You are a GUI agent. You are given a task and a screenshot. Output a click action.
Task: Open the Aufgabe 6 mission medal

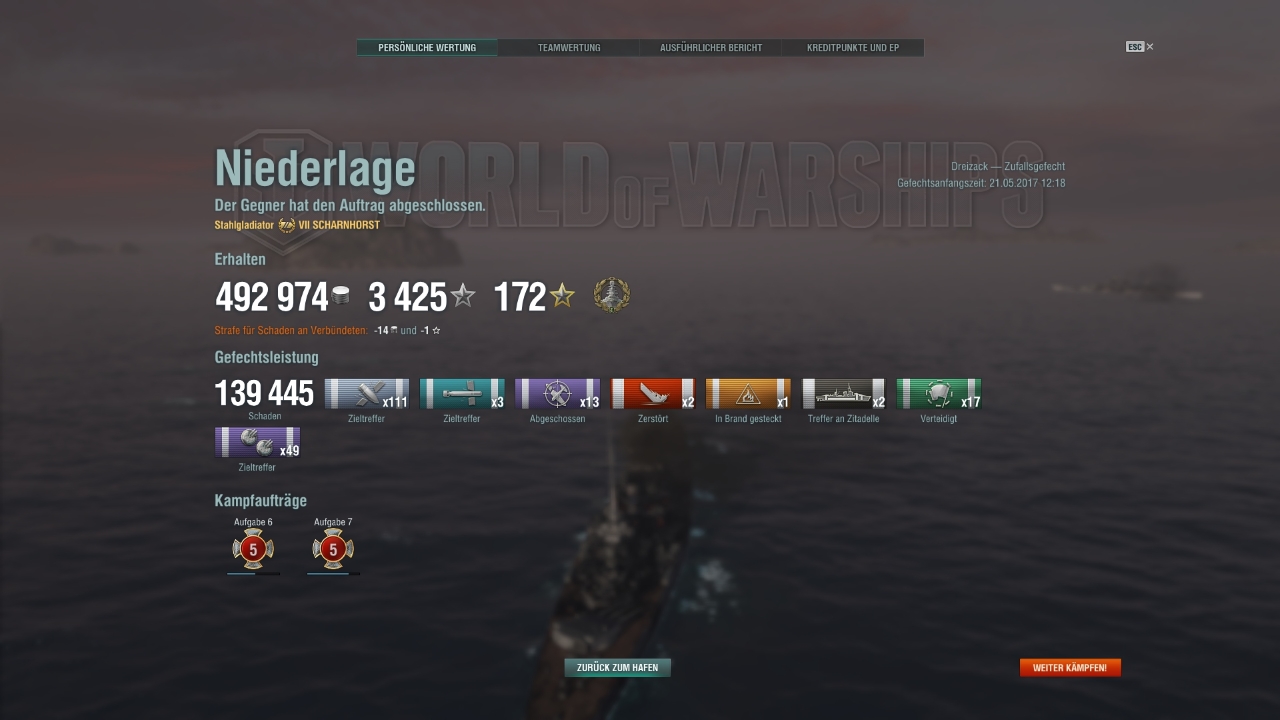[x=252, y=548]
